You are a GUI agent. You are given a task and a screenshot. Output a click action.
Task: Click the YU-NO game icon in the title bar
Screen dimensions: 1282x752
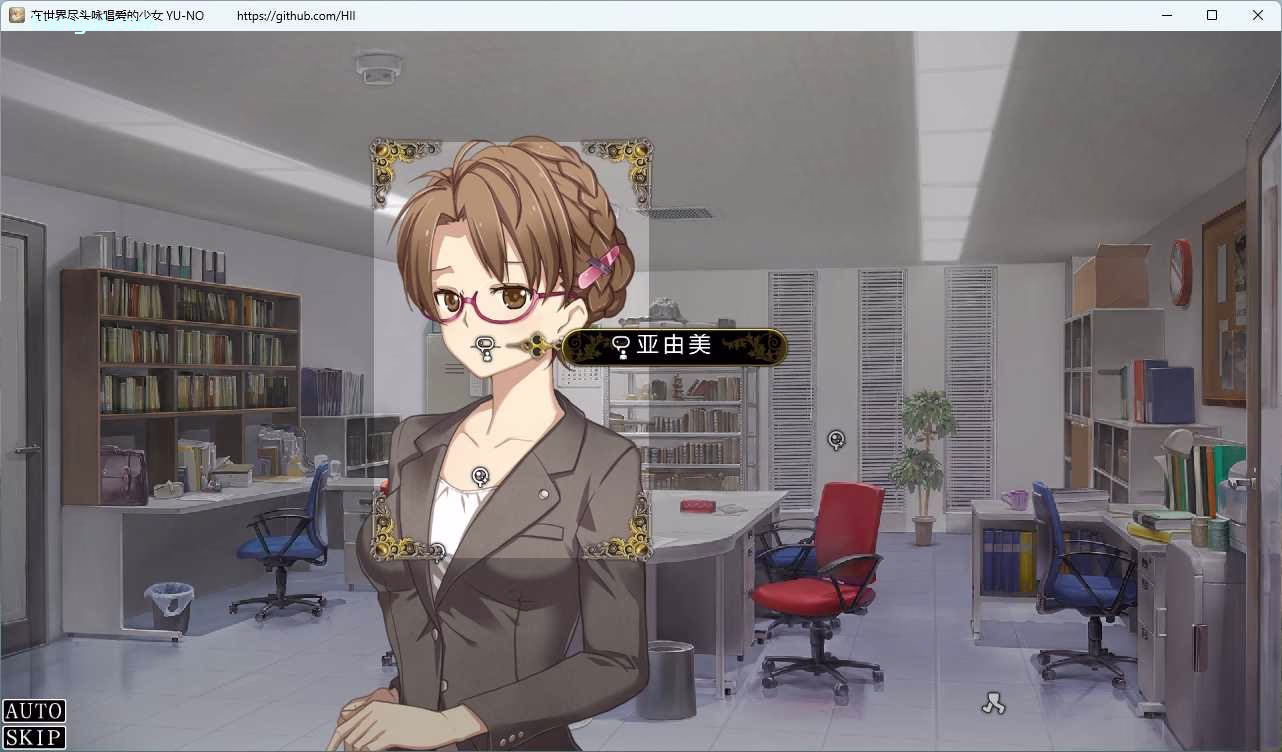click(x=17, y=15)
